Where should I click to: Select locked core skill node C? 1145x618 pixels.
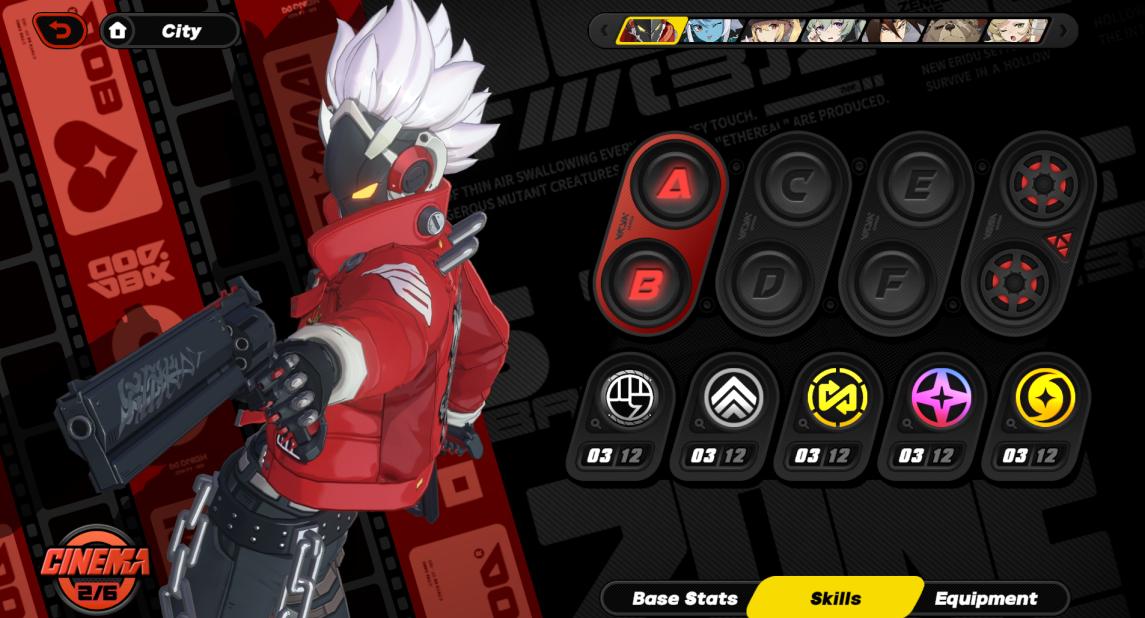tap(797, 186)
